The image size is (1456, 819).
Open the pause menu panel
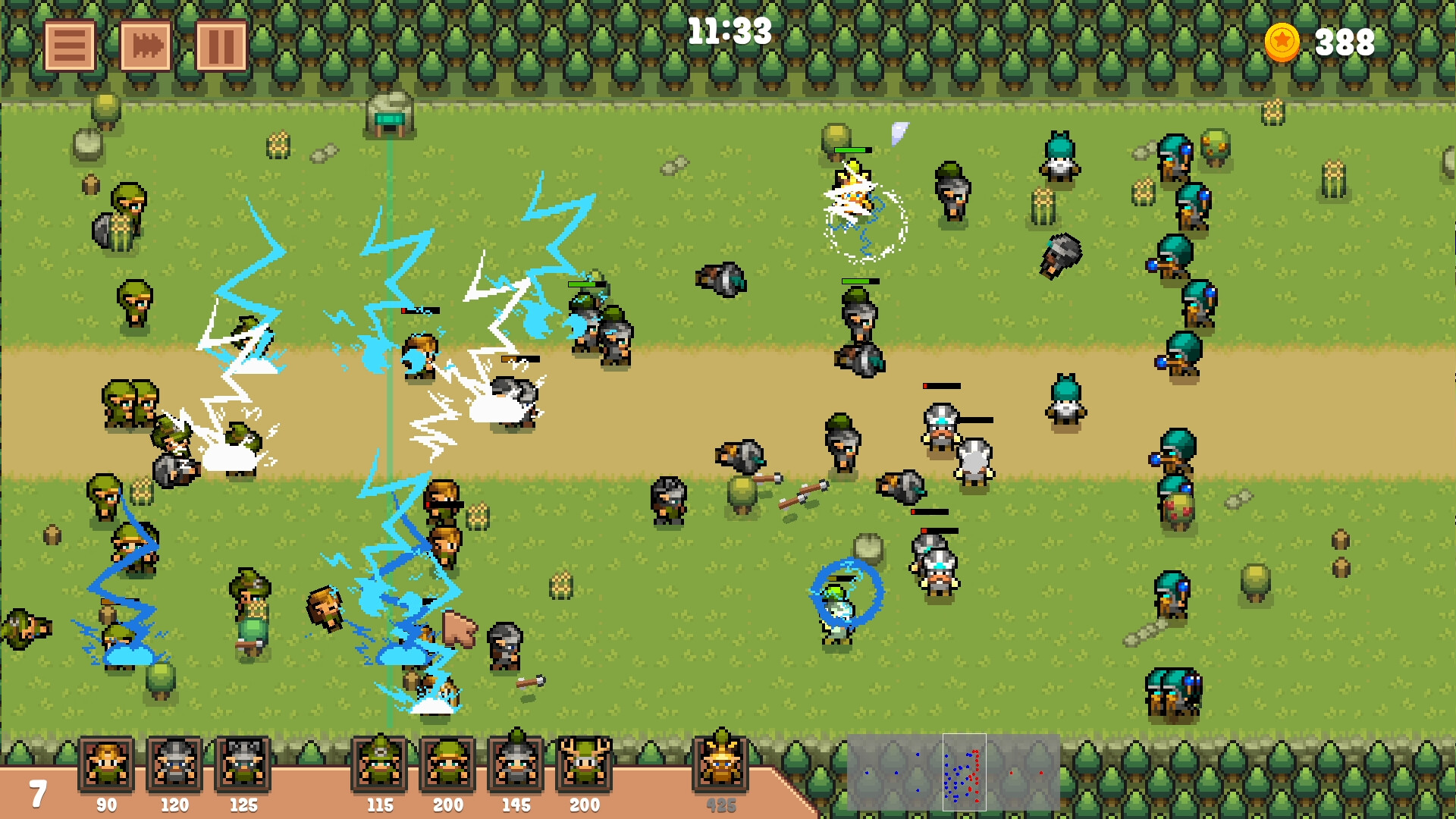click(x=220, y=45)
